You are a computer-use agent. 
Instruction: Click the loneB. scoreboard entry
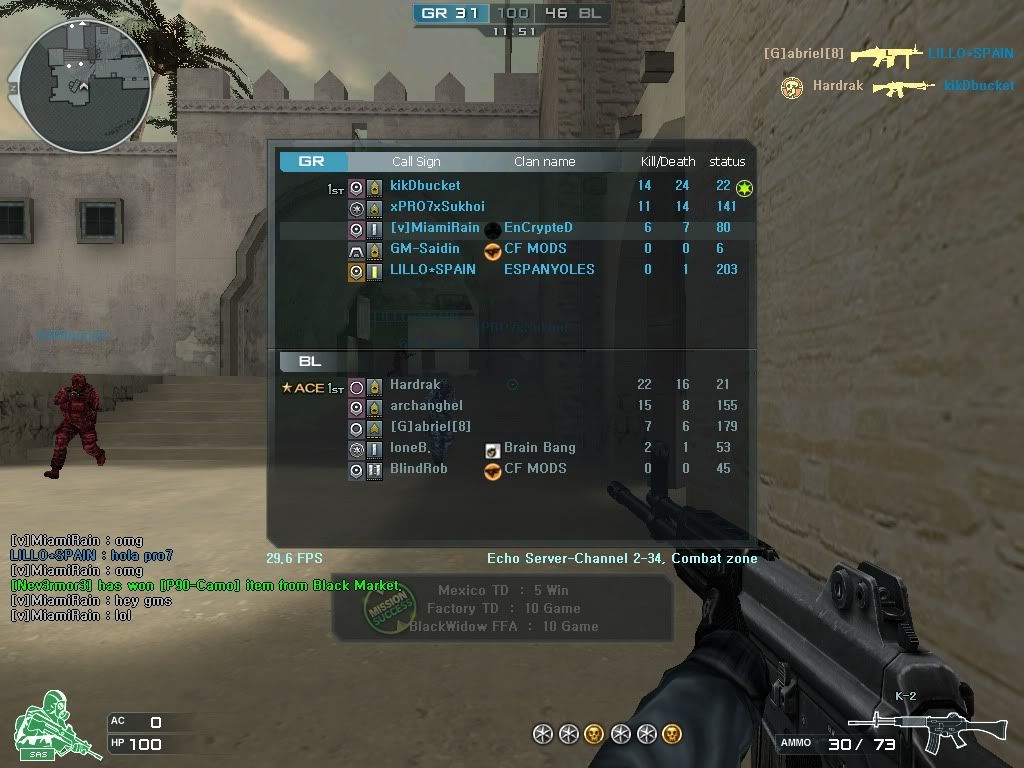[x=410, y=448]
